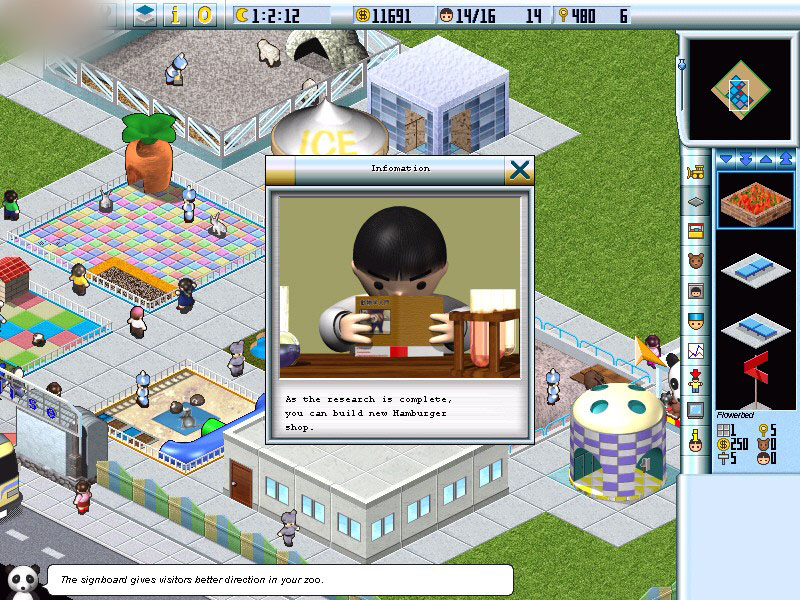
Task: Click the monitor screen icon in sidebar
Action: (x=696, y=410)
